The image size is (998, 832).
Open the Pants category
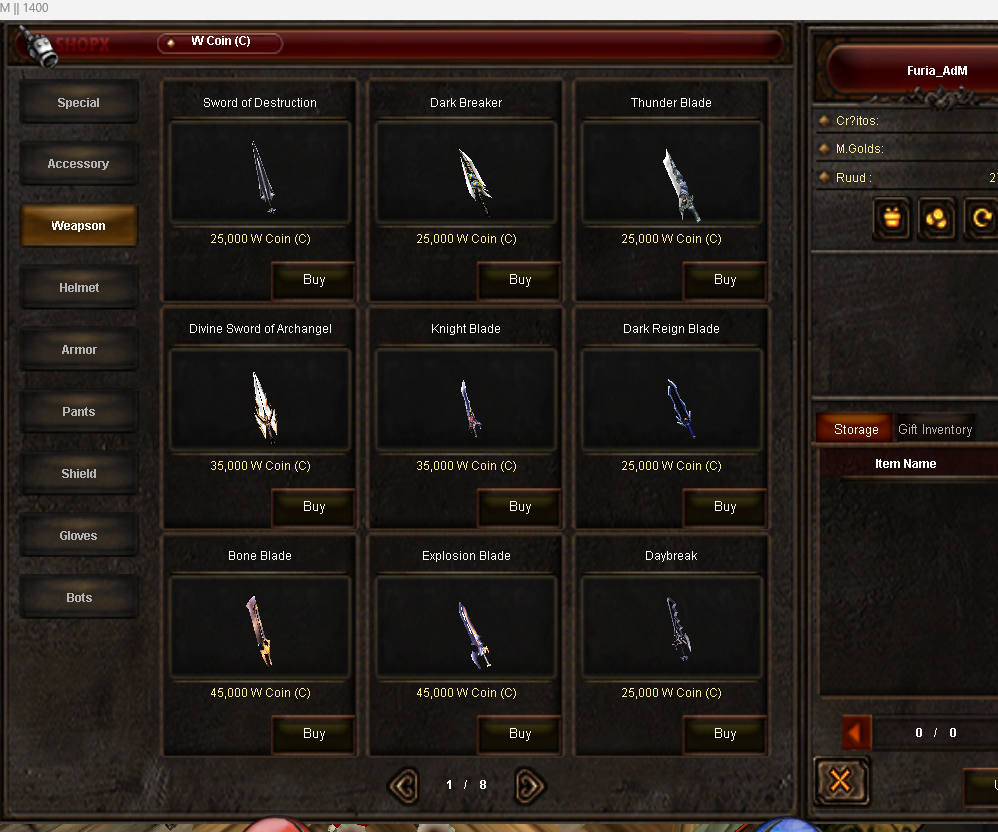[79, 412]
